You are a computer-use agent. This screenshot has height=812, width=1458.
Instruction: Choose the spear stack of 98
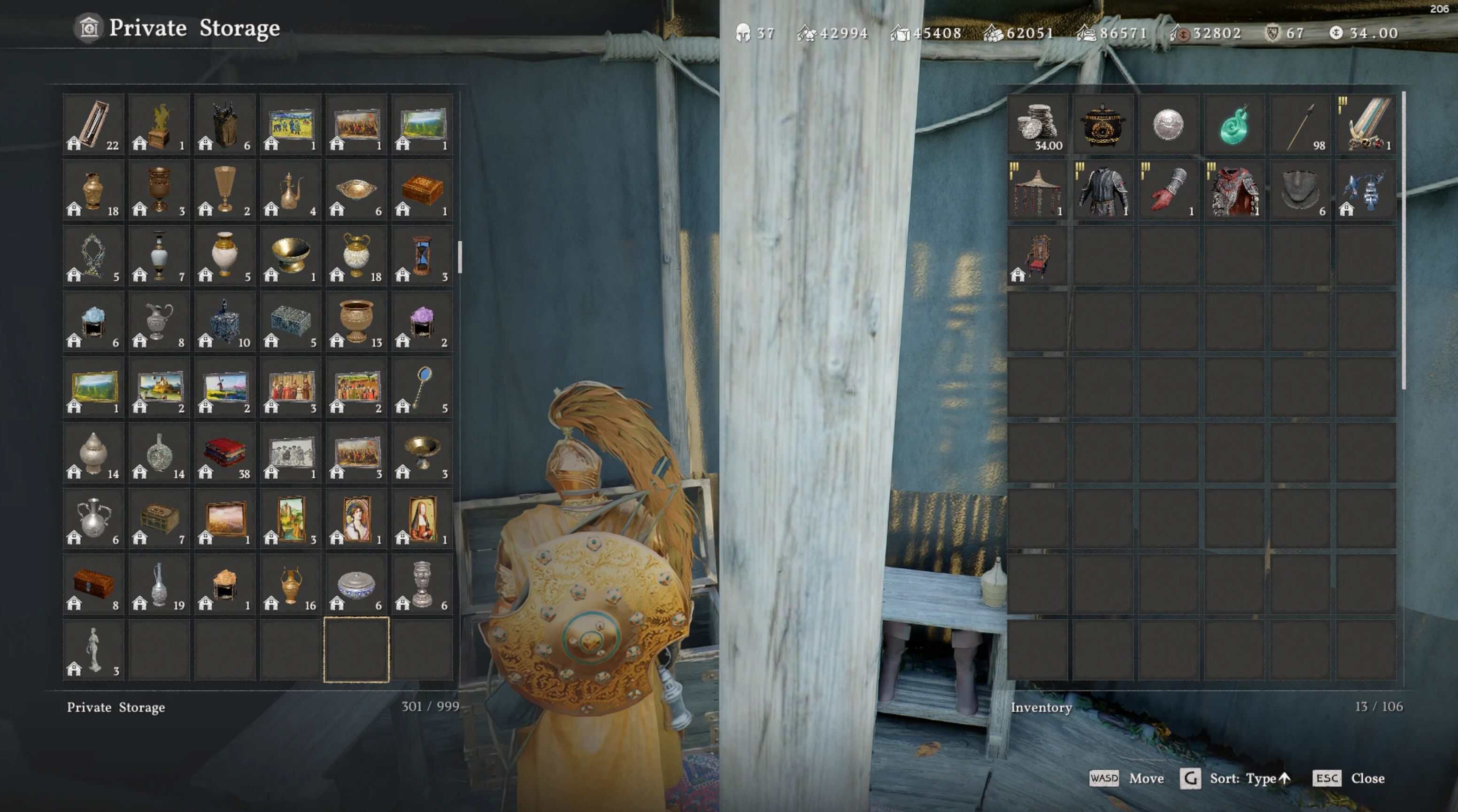(1300, 123)
